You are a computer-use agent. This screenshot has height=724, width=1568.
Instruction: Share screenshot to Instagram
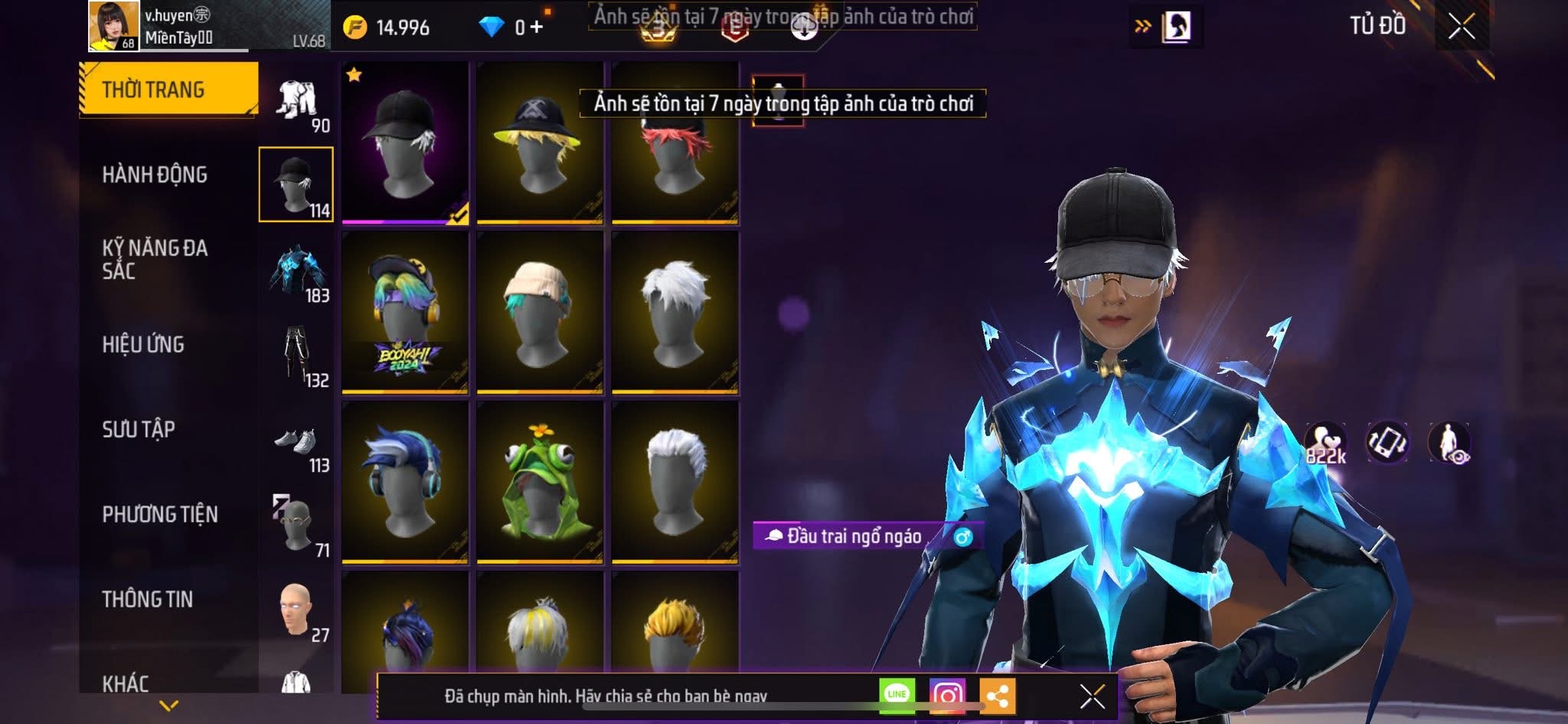coord(947,695)
